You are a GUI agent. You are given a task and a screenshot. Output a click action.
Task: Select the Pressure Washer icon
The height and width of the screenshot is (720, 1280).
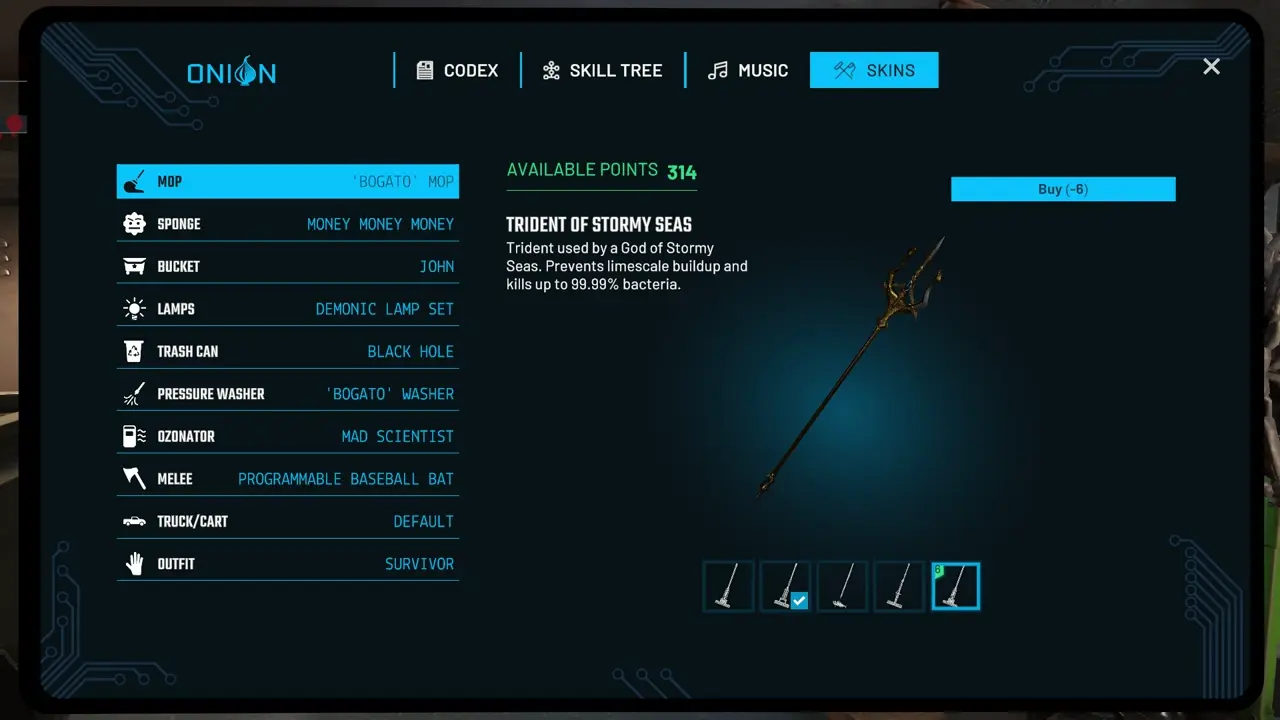(x=134, y=393)
